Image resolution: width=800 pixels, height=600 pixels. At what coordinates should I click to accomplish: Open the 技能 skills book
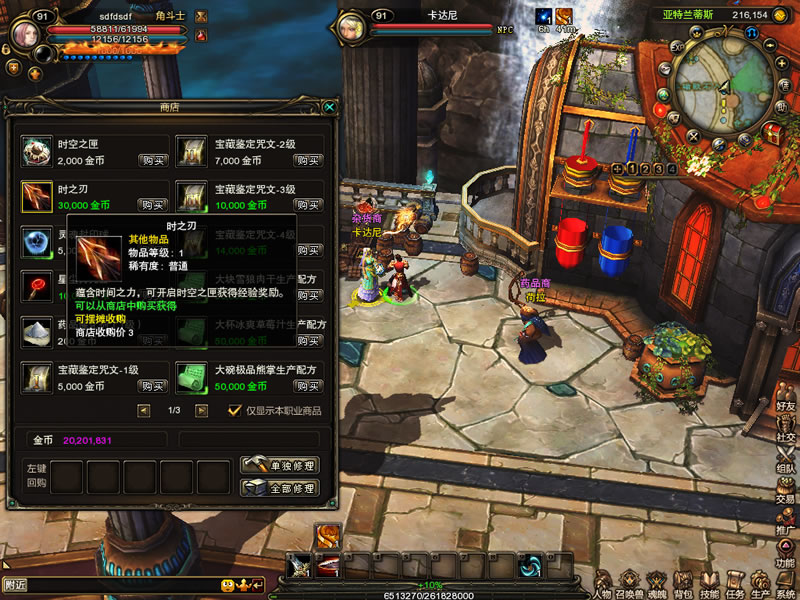709,583
